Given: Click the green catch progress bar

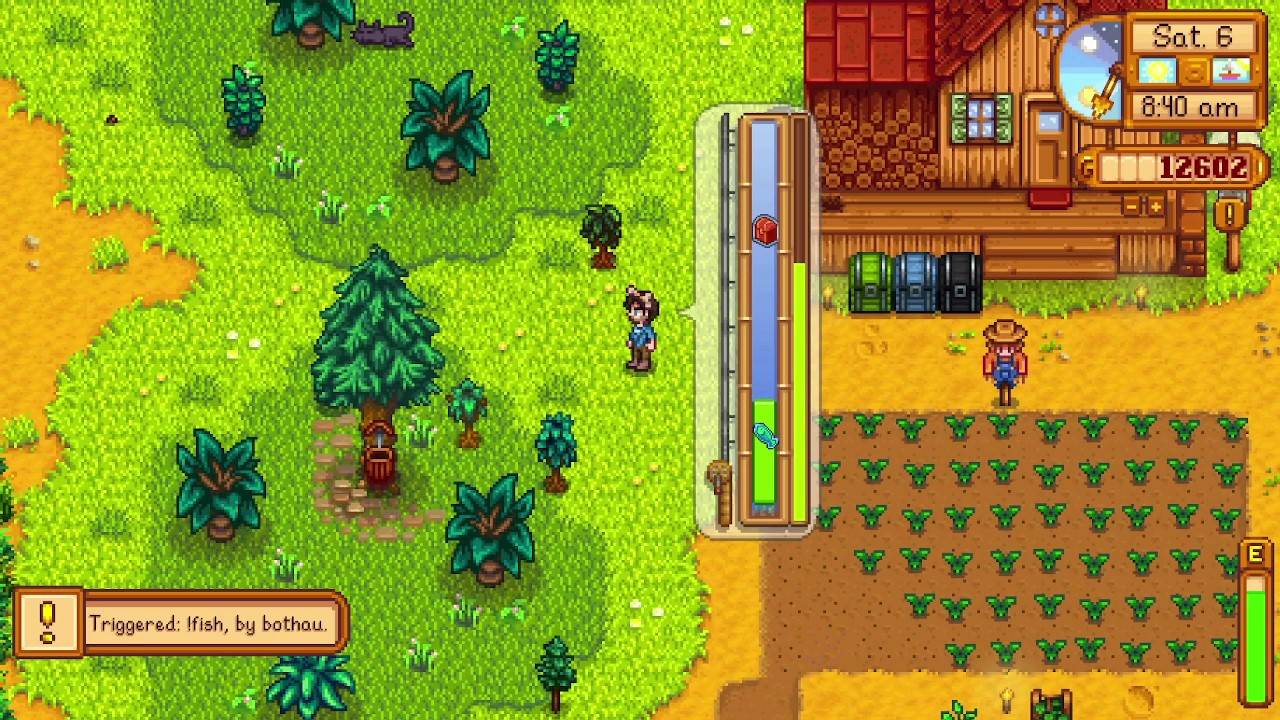Looking at the screenshot, I should [x=800, y=390].
